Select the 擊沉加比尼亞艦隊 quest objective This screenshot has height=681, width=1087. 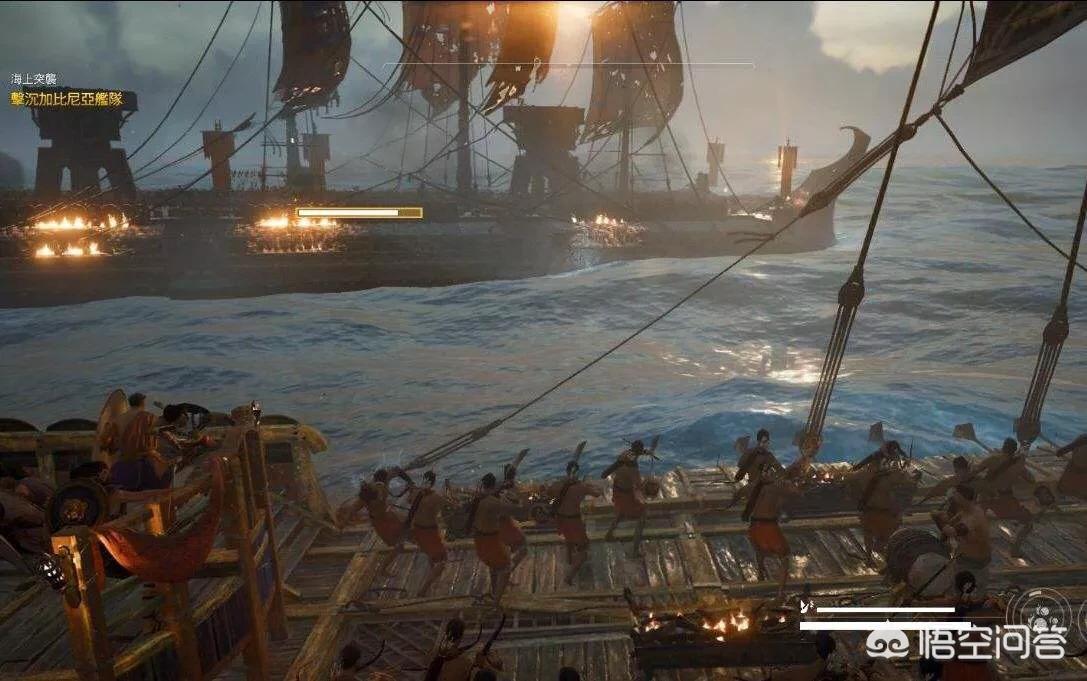(x=67, y=98)
